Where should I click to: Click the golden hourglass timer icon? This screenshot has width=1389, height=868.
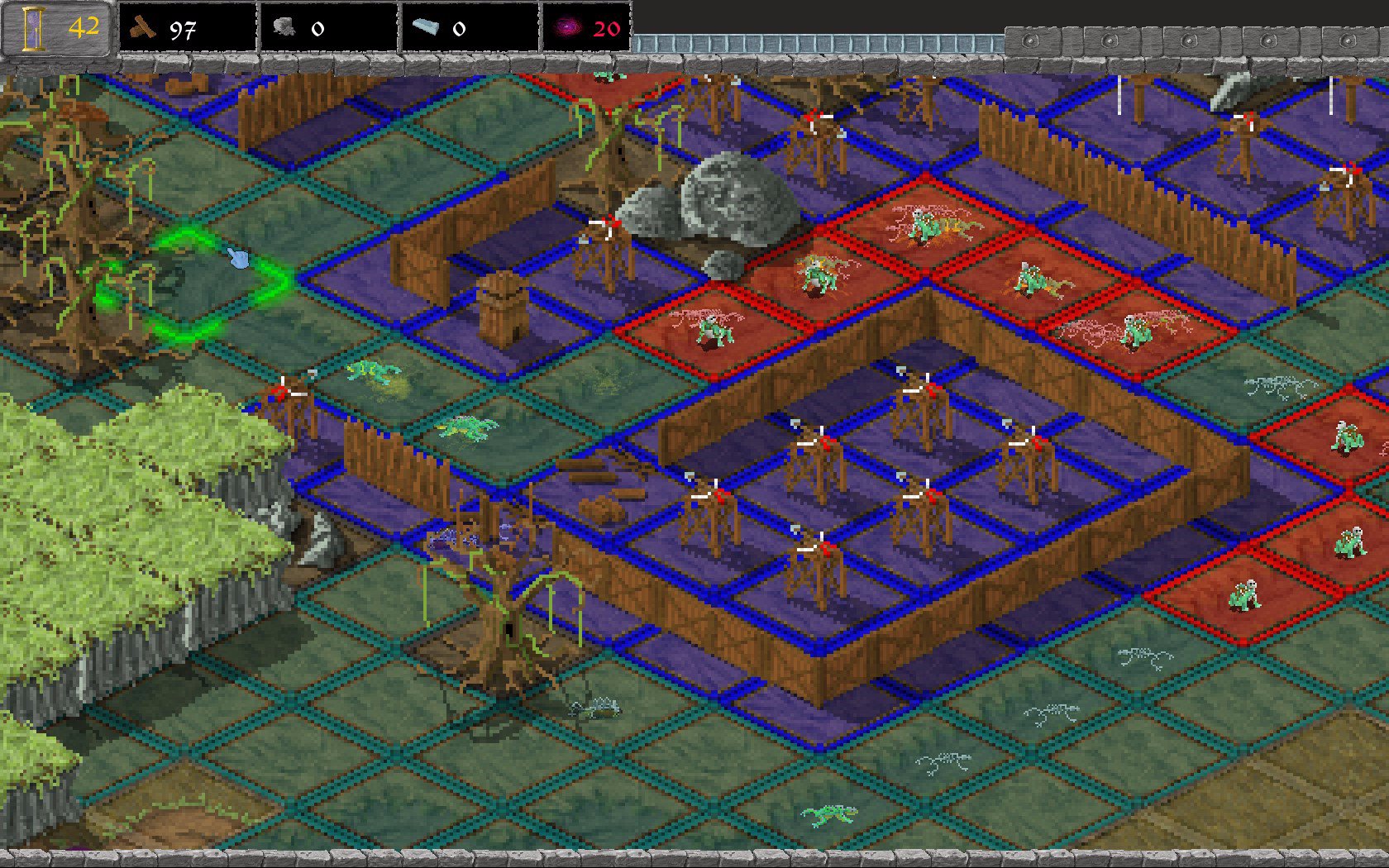coord(33,25)
